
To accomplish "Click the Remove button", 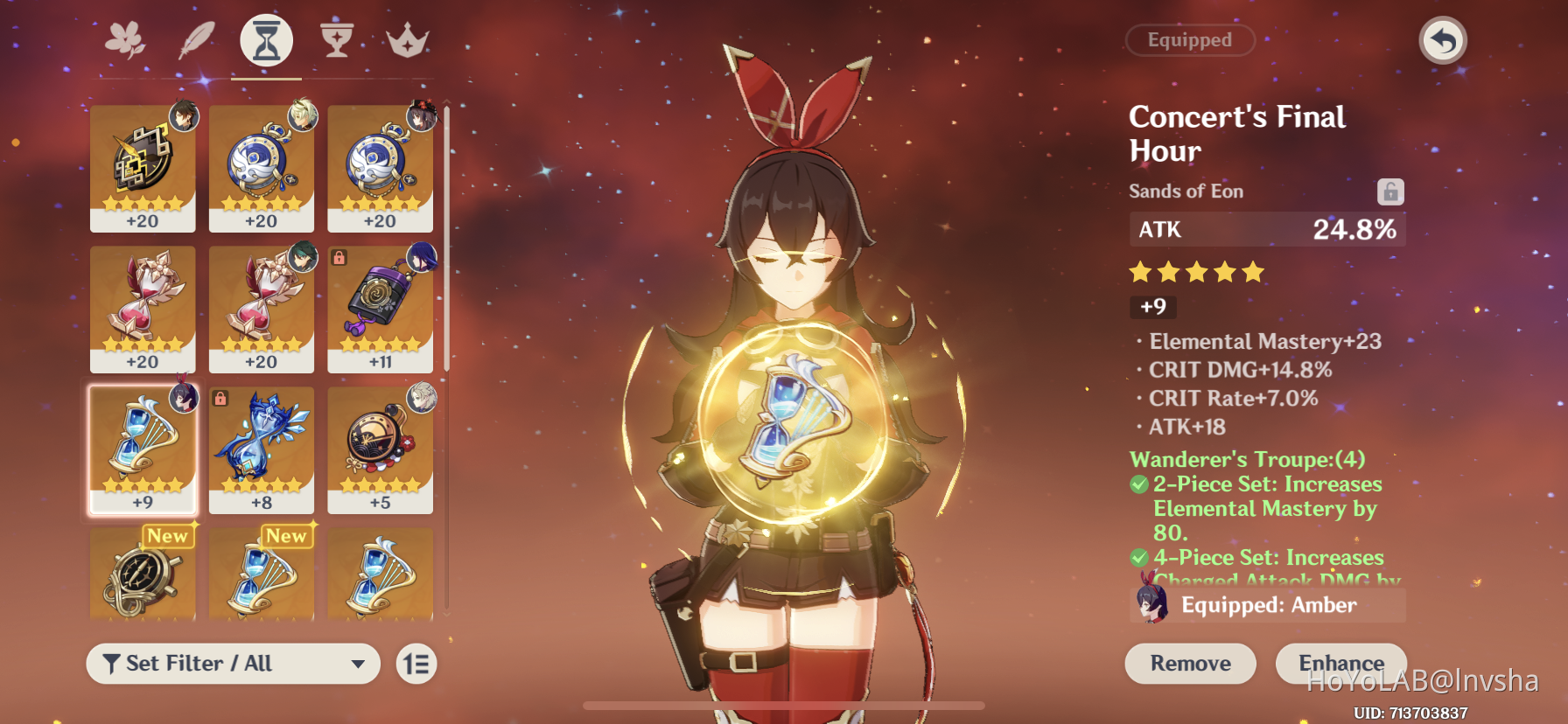I will point(1190,663).
